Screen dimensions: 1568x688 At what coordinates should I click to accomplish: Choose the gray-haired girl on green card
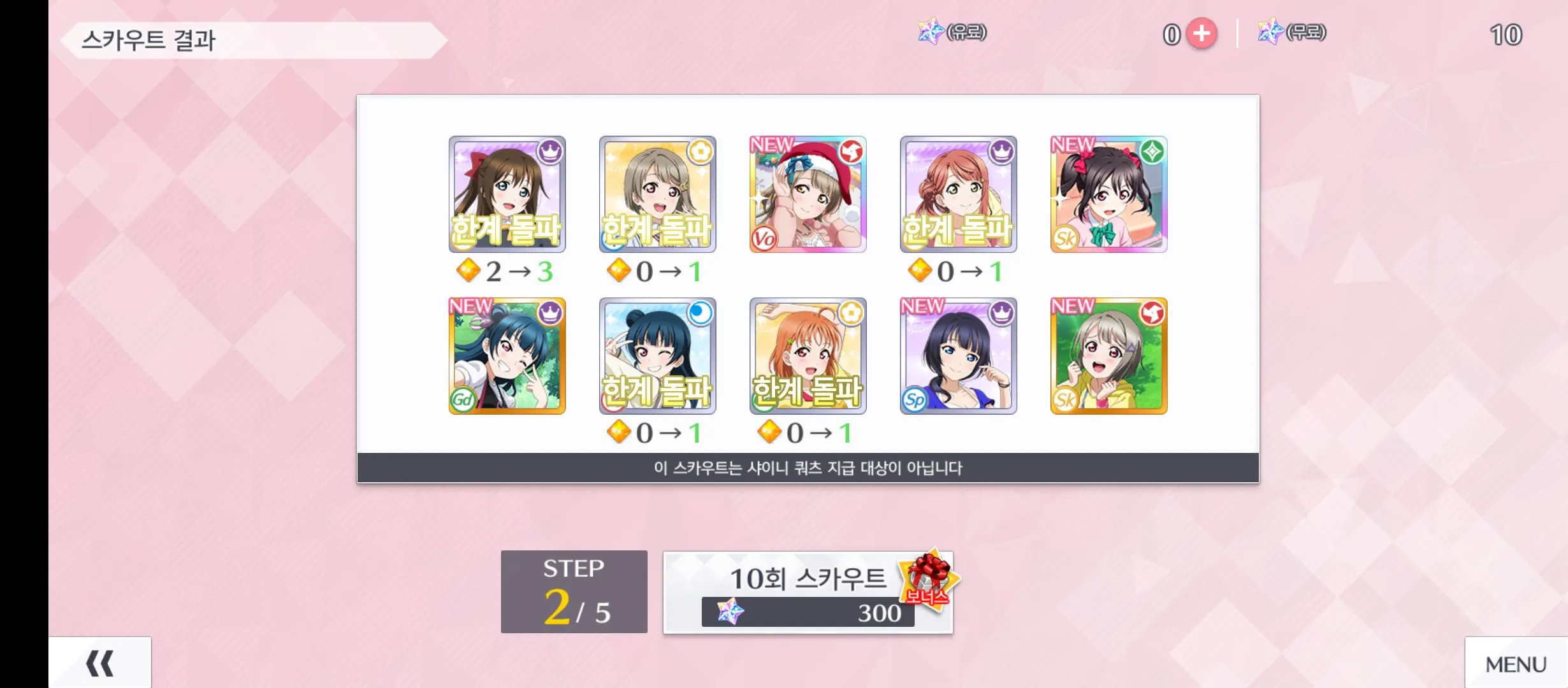(x=1108, y=355)
